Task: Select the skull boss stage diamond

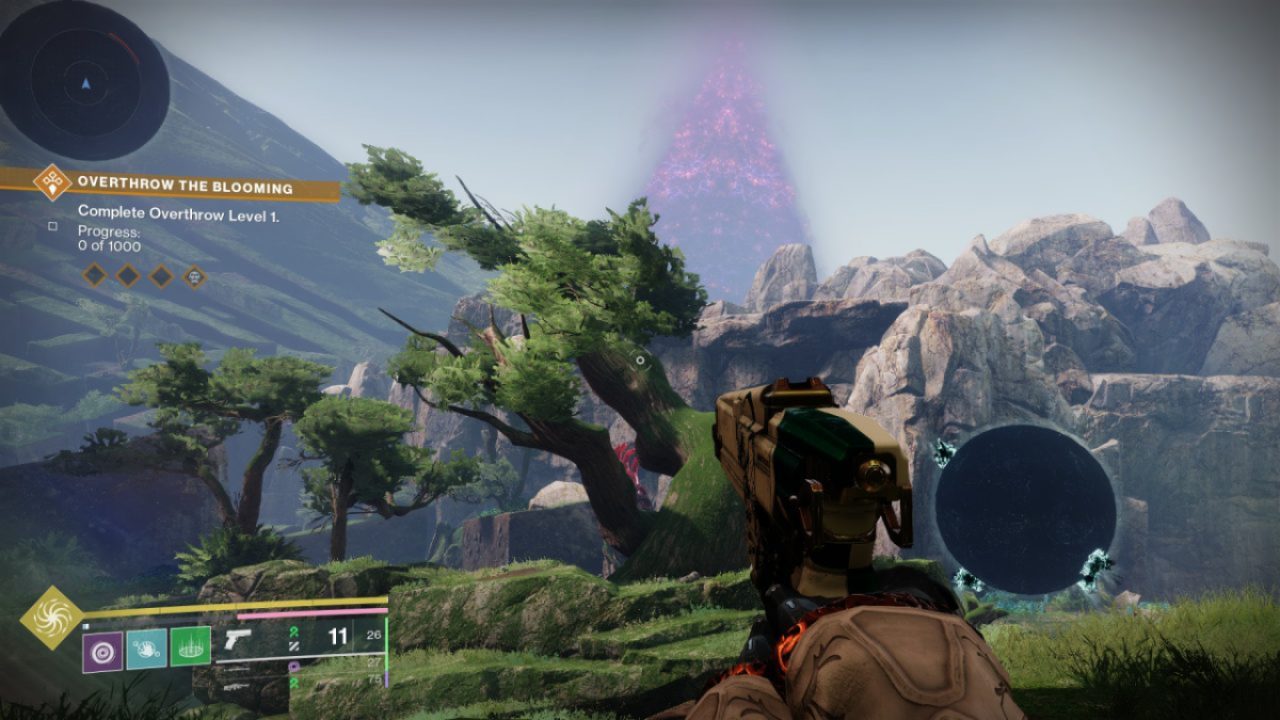Action: (194, 276)
